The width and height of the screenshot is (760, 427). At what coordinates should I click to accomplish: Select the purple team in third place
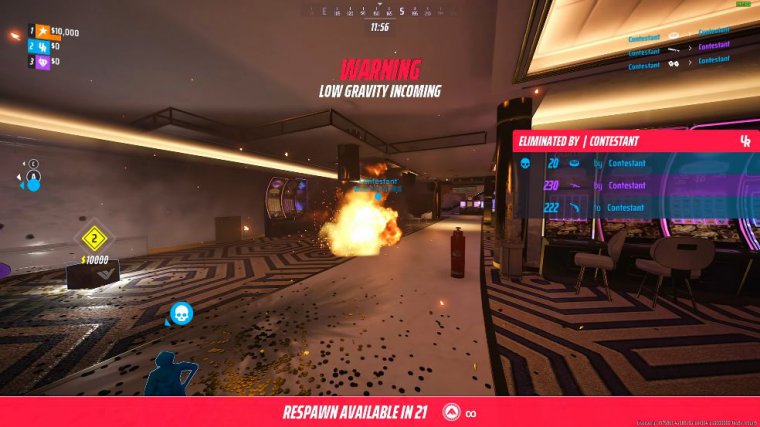pos(45,61)
